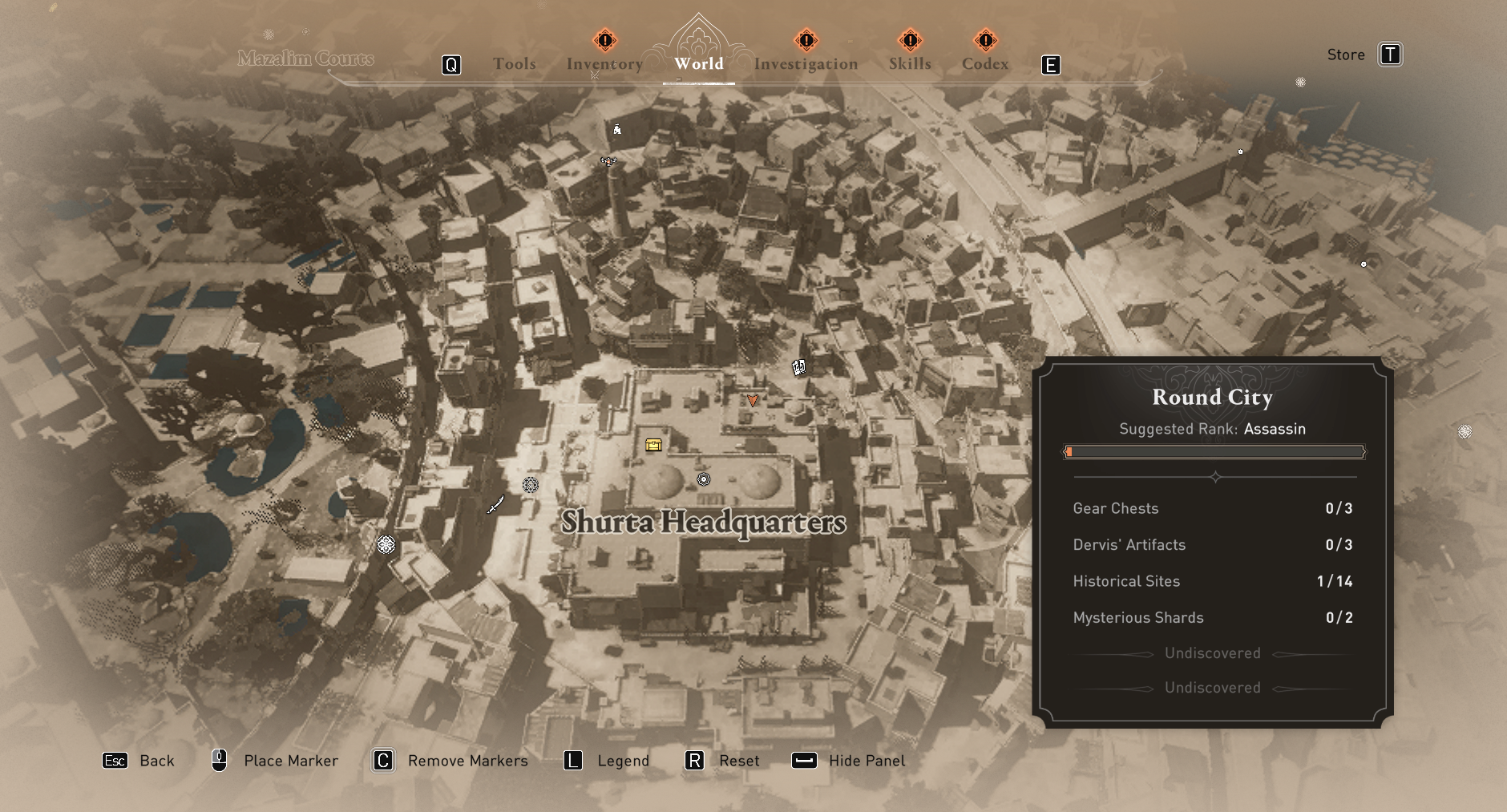Click the rosette icon left of the chest marker

tap(530, 485)
